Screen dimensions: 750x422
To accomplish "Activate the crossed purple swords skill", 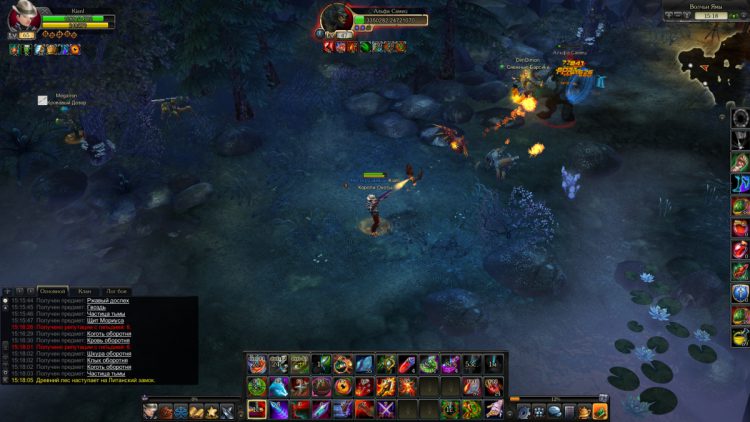I will (386, 409).
